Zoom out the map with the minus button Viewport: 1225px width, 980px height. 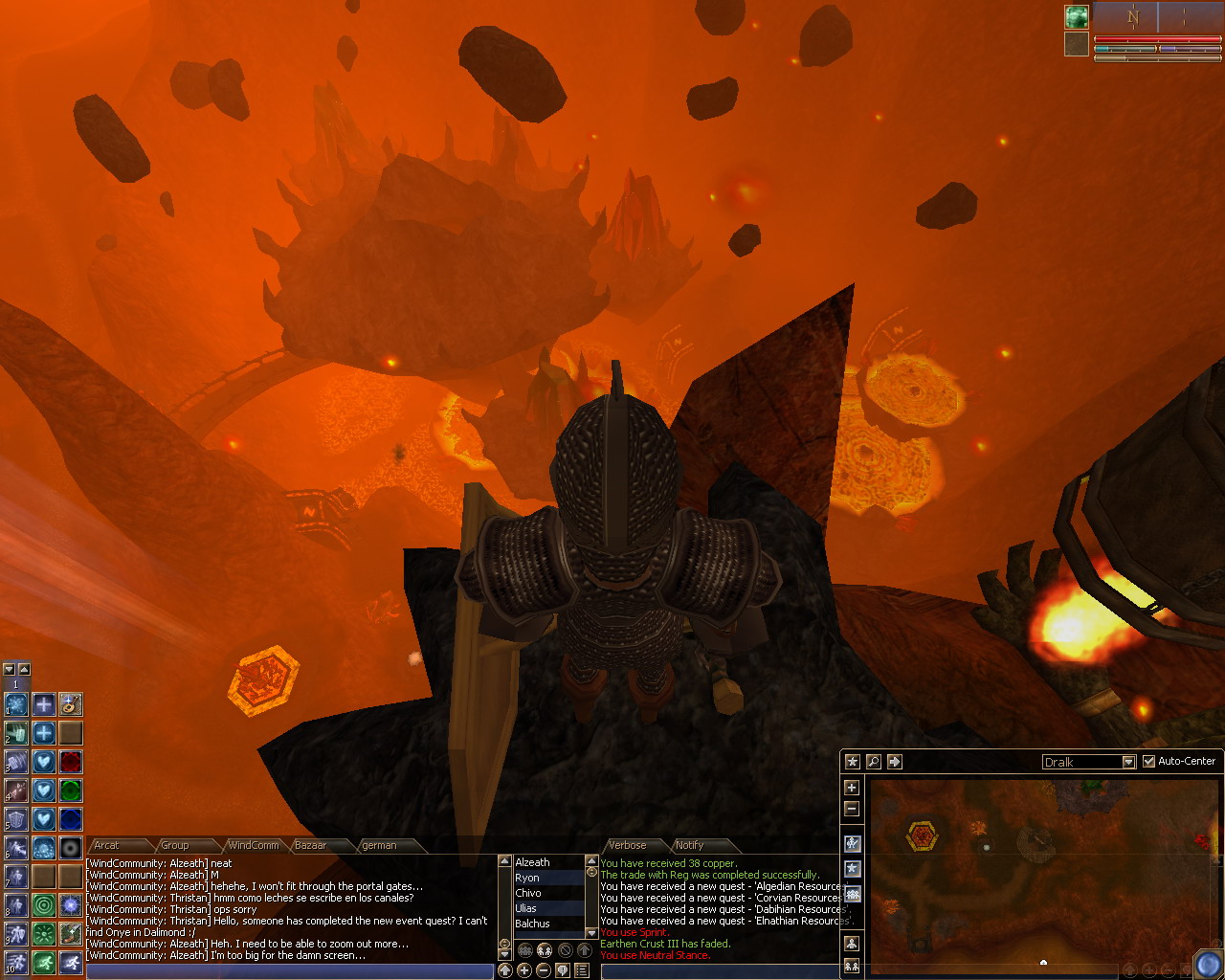tap(852, 809)
